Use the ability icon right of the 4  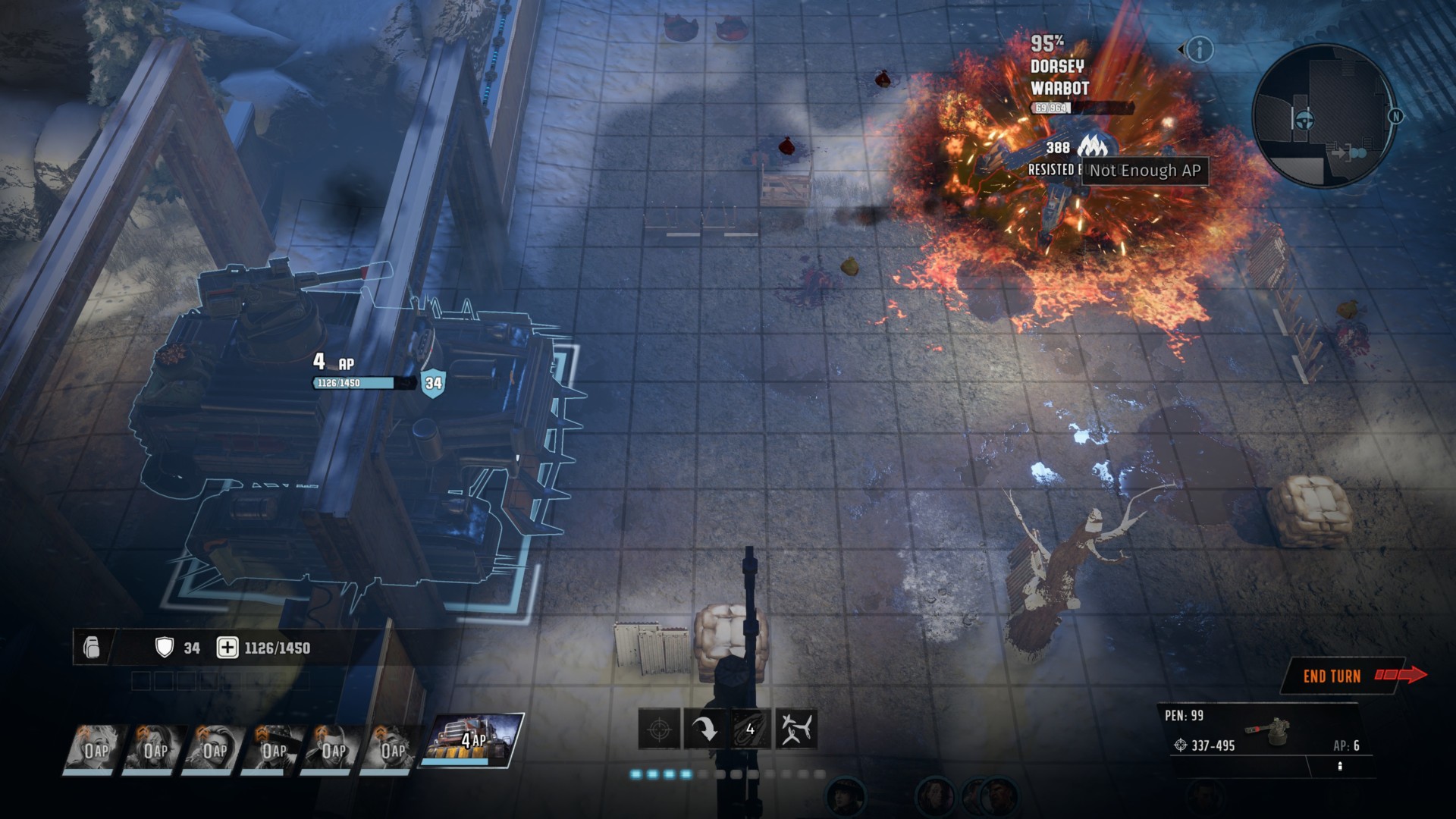pos(796,730)
